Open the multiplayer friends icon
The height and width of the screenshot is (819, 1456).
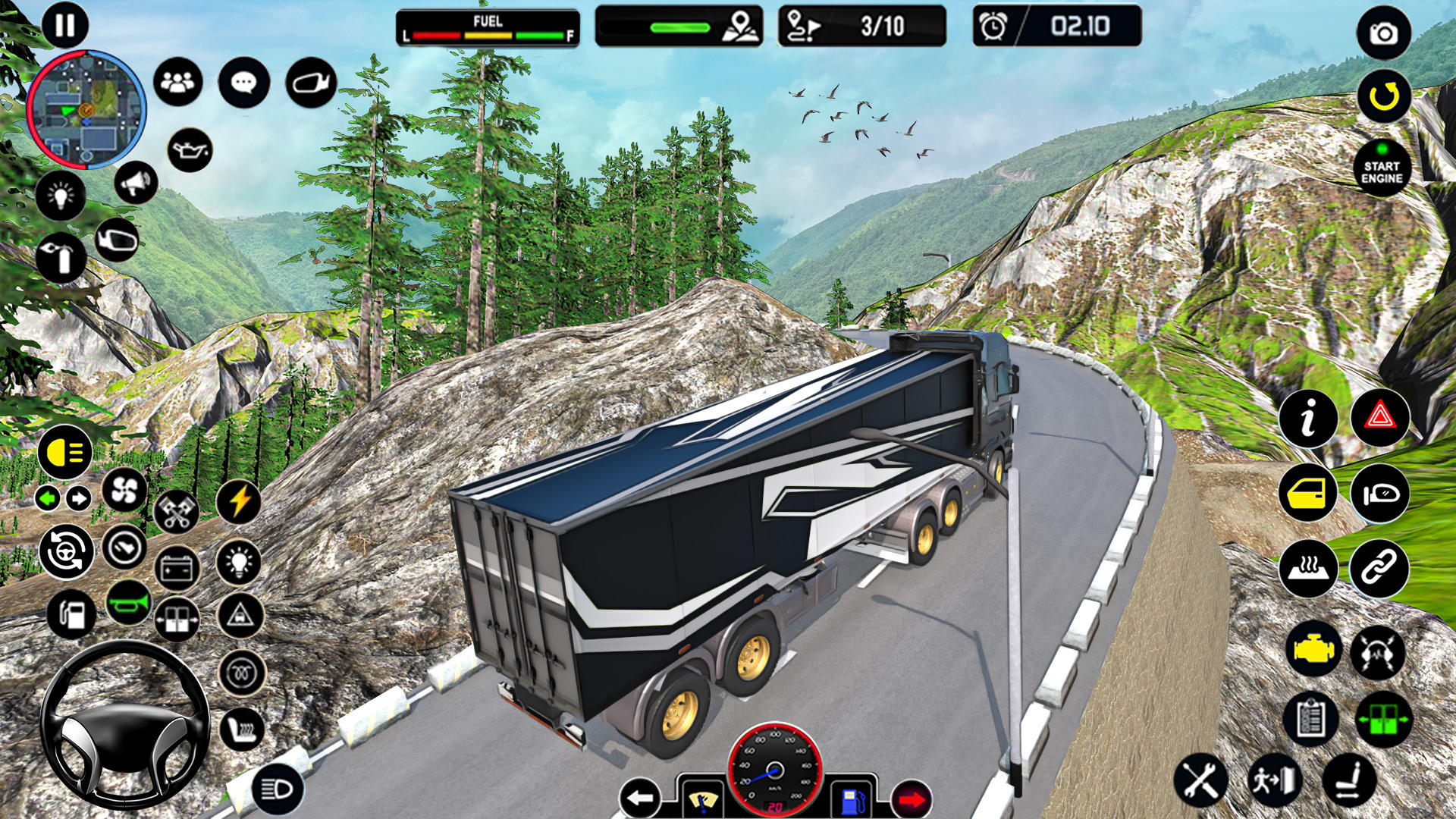point(178,82)
